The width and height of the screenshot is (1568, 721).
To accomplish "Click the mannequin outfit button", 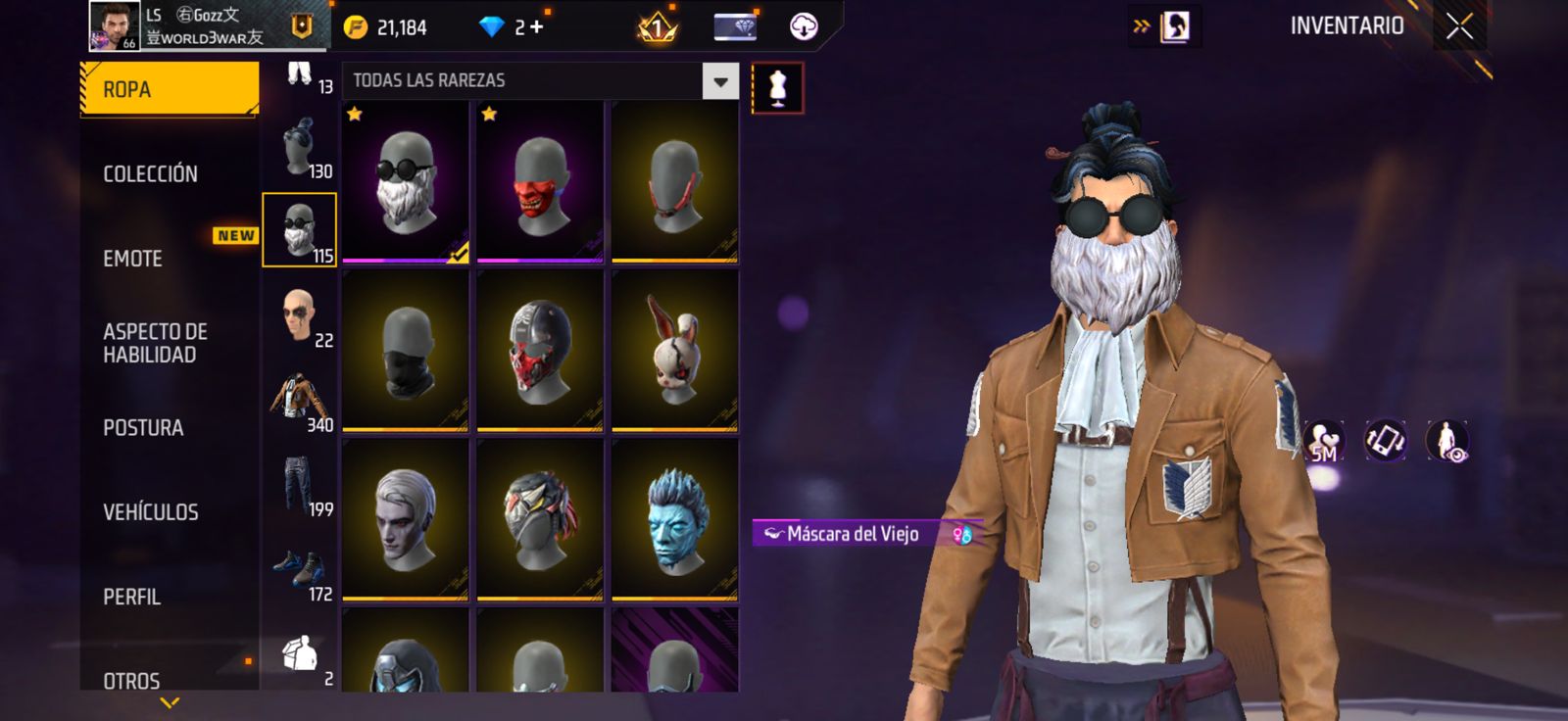I will tap(777, 88).
